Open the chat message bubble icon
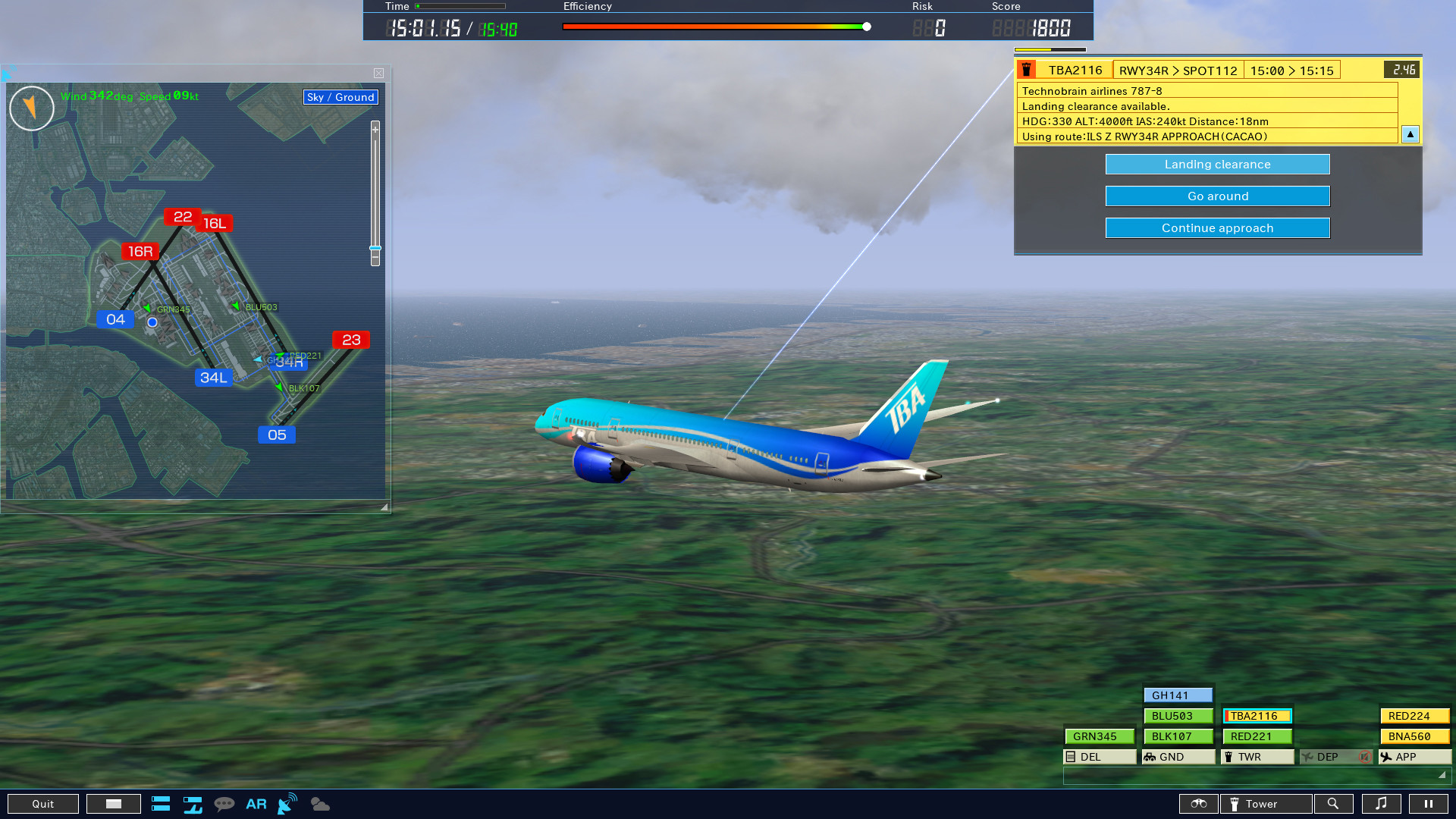1456x819 pixels. pos(225,804)
